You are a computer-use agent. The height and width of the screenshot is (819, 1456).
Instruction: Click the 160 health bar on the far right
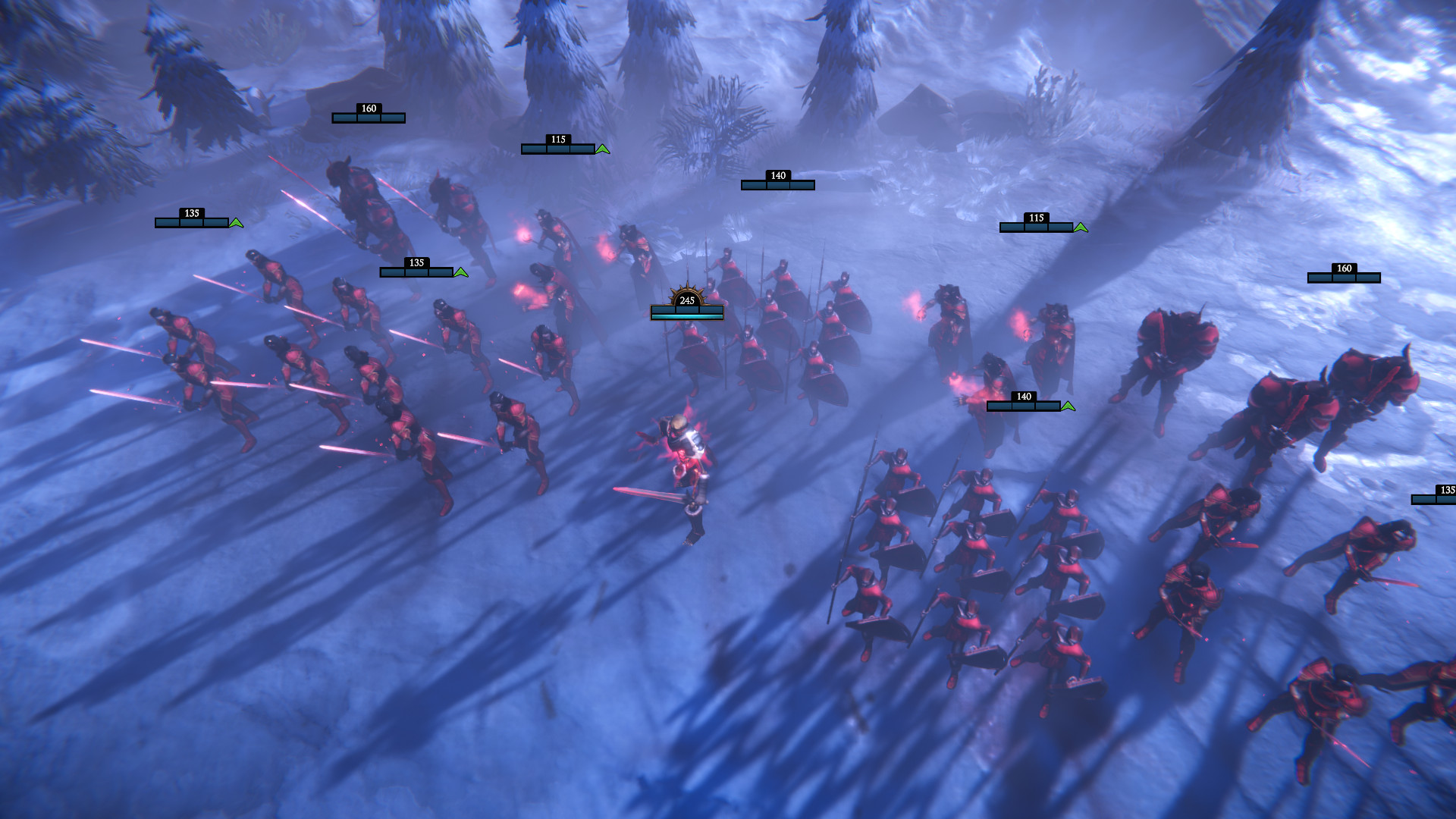click(1343, 277)
